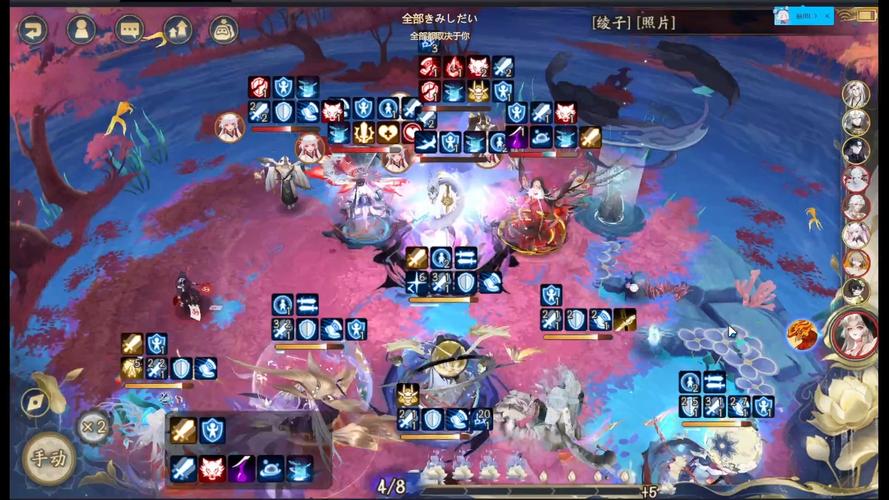Toggle the ×2 battle speed
889x500 pixels.
click(93, 427)
